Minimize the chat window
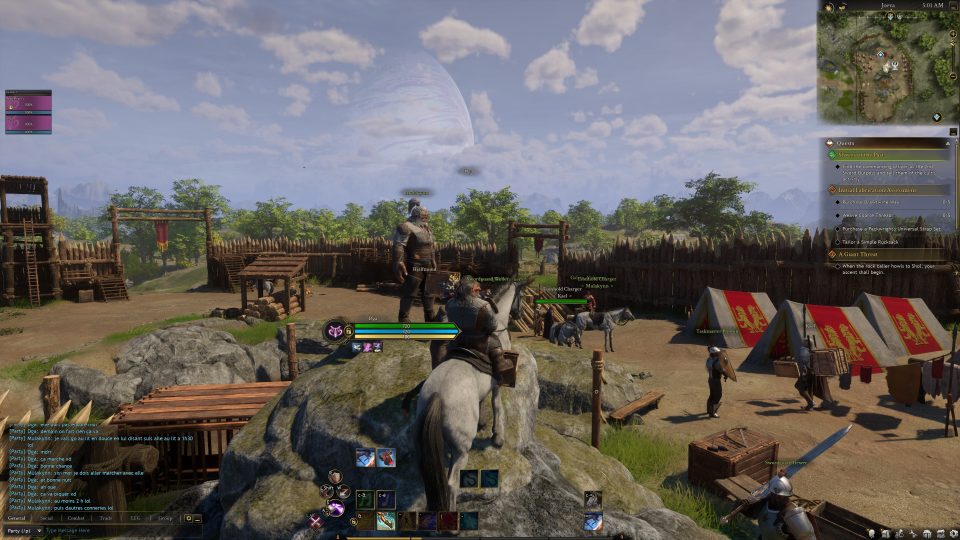960x540 pixels. (197, 518)
